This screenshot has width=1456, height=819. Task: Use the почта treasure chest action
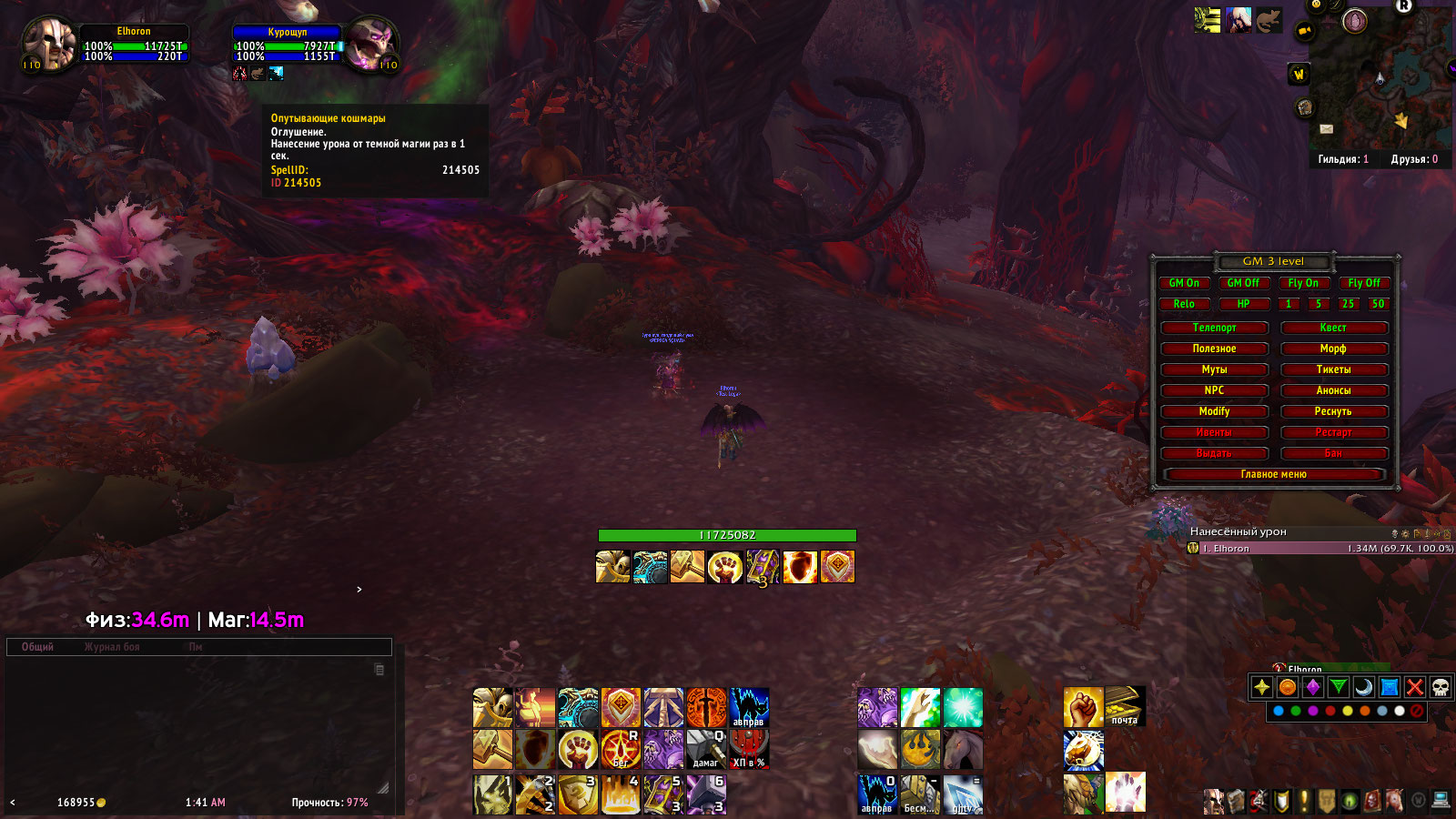click(1125, 707)
